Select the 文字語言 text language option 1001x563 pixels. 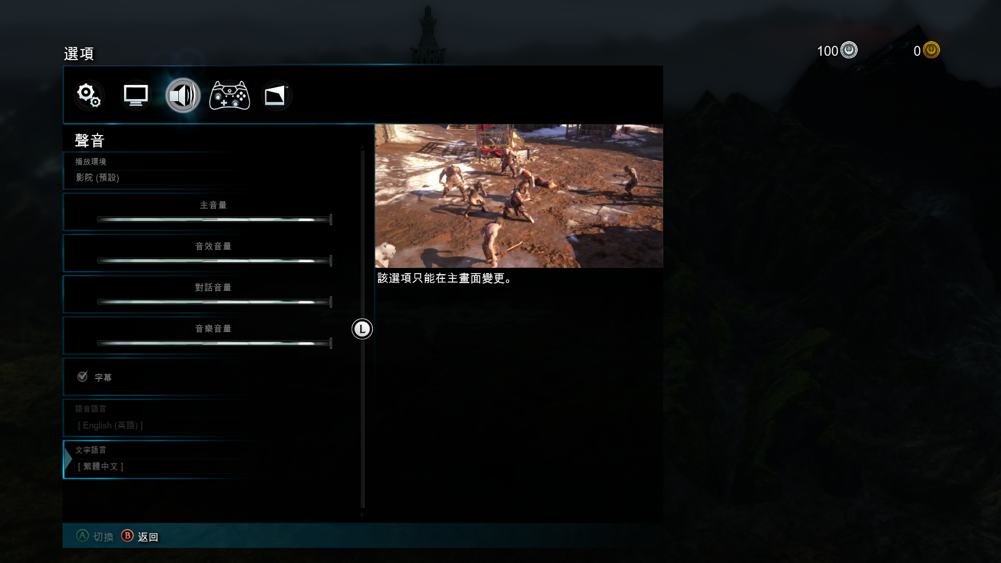pos(212,459)
